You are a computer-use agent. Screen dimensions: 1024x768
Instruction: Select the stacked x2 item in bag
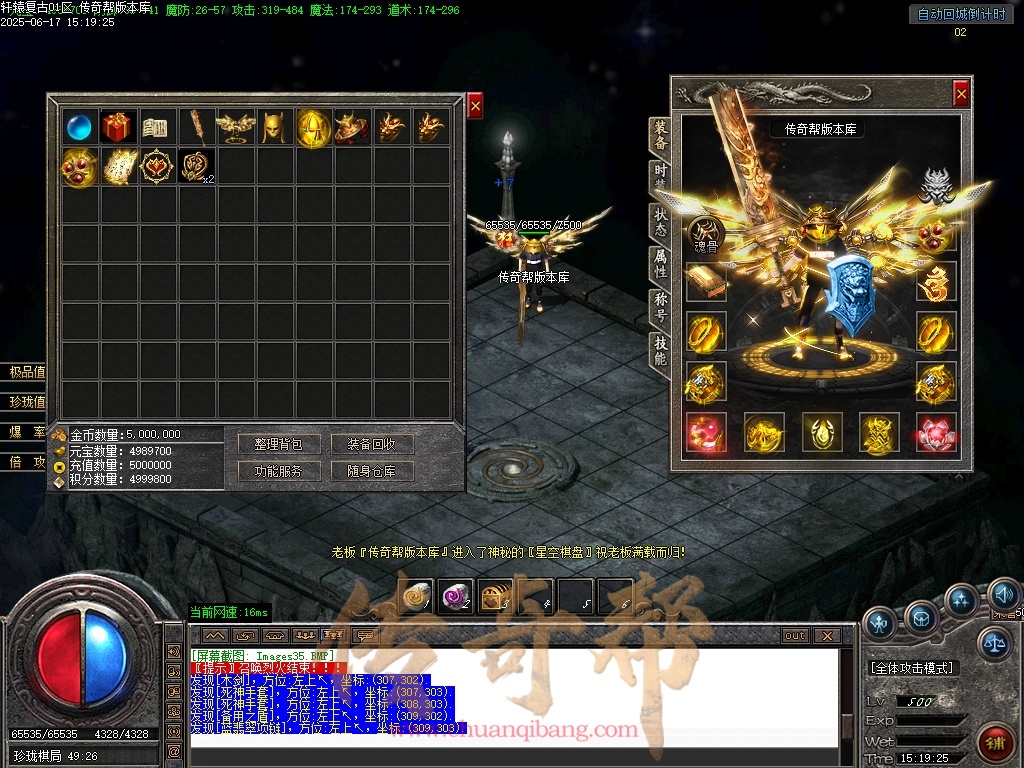[196, 166]
